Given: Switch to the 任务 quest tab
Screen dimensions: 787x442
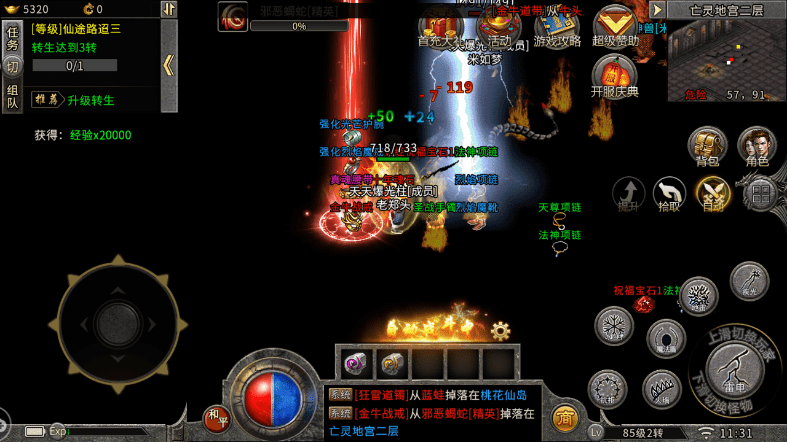Looking at the screenshot, I should click(12, 38).
